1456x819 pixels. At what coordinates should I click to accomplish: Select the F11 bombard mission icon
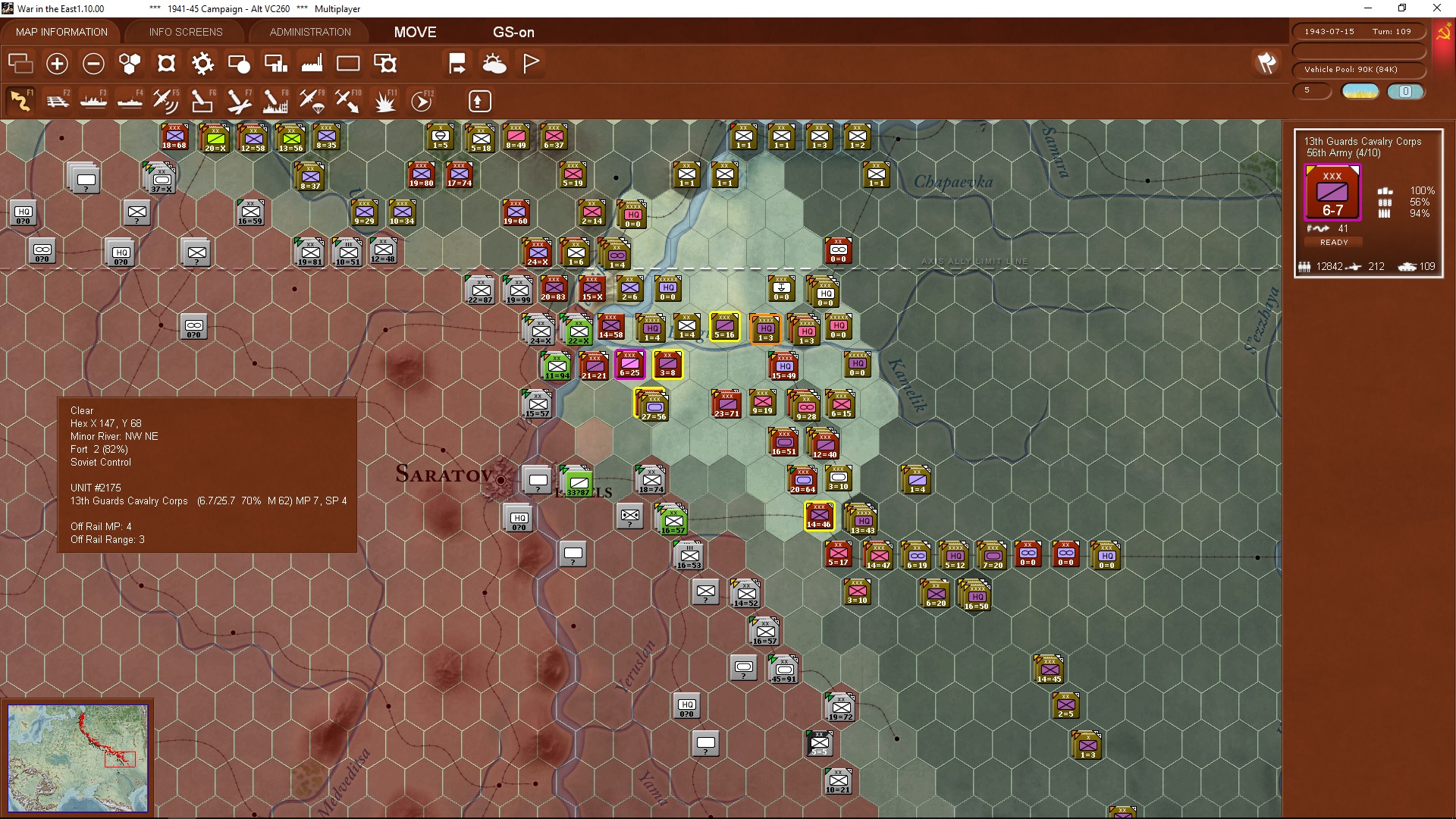385,100
